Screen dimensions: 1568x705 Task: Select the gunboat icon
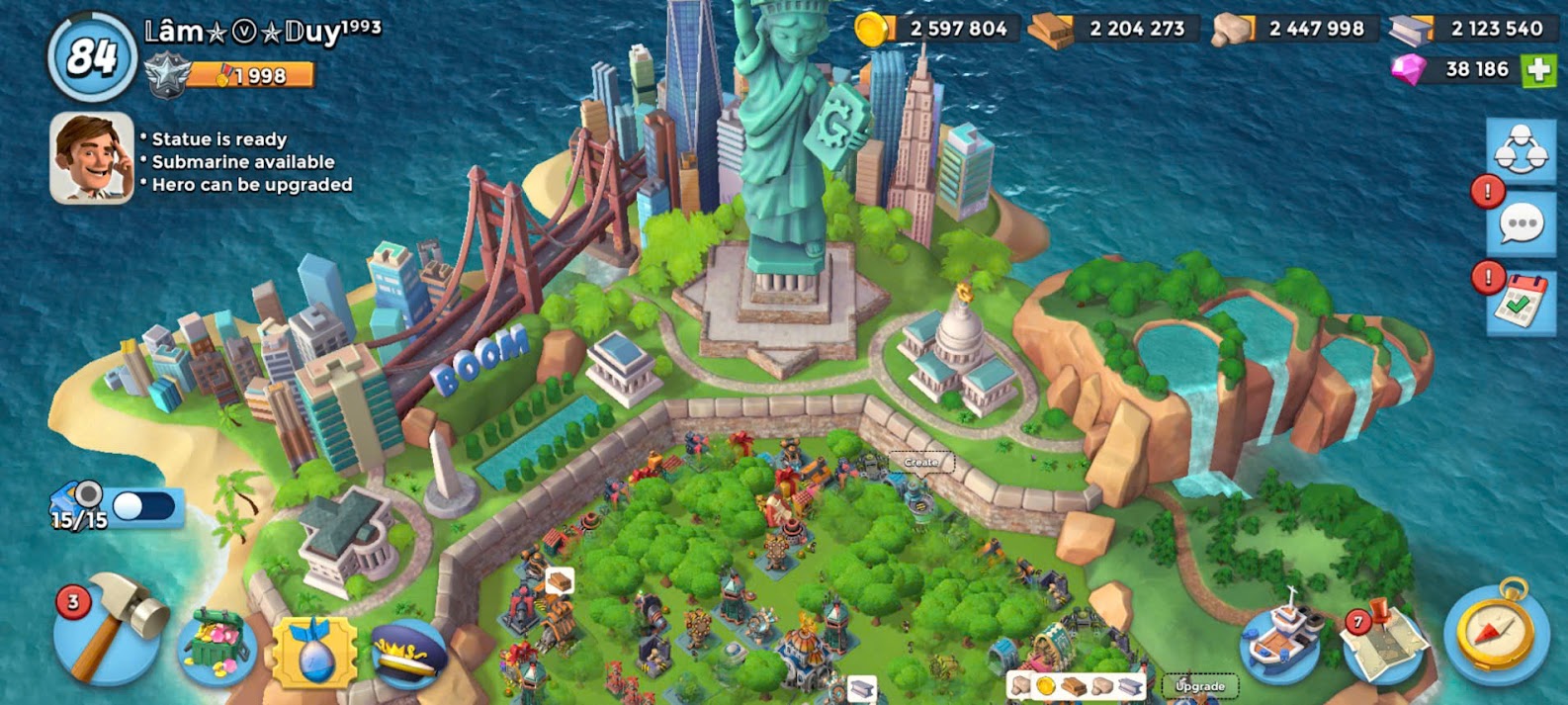click(1281, 638)
